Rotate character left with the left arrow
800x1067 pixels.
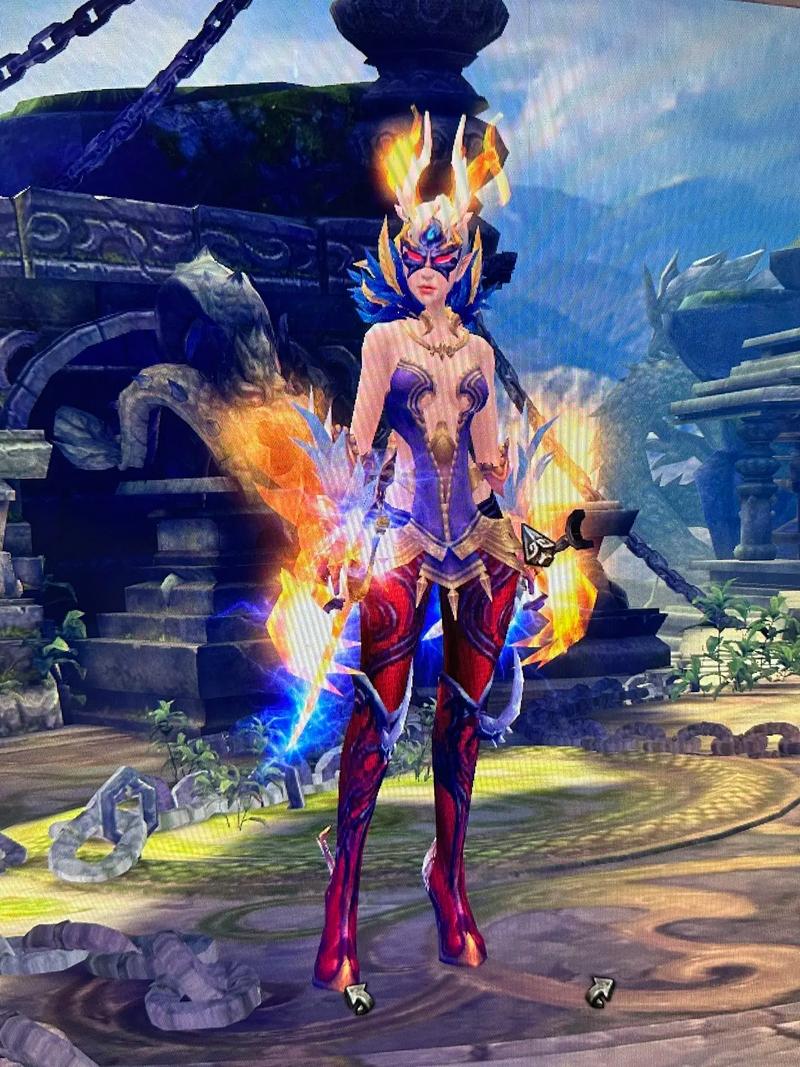click(358, 997)
